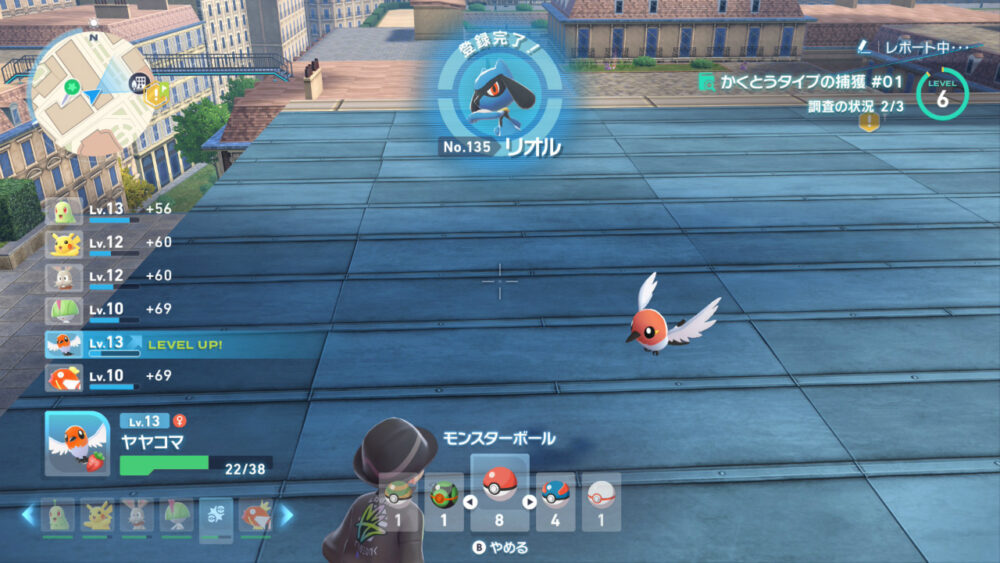Switch to Bunnelby in the bottom party bar
This screenshot has height=563, width=1000.
135,516
